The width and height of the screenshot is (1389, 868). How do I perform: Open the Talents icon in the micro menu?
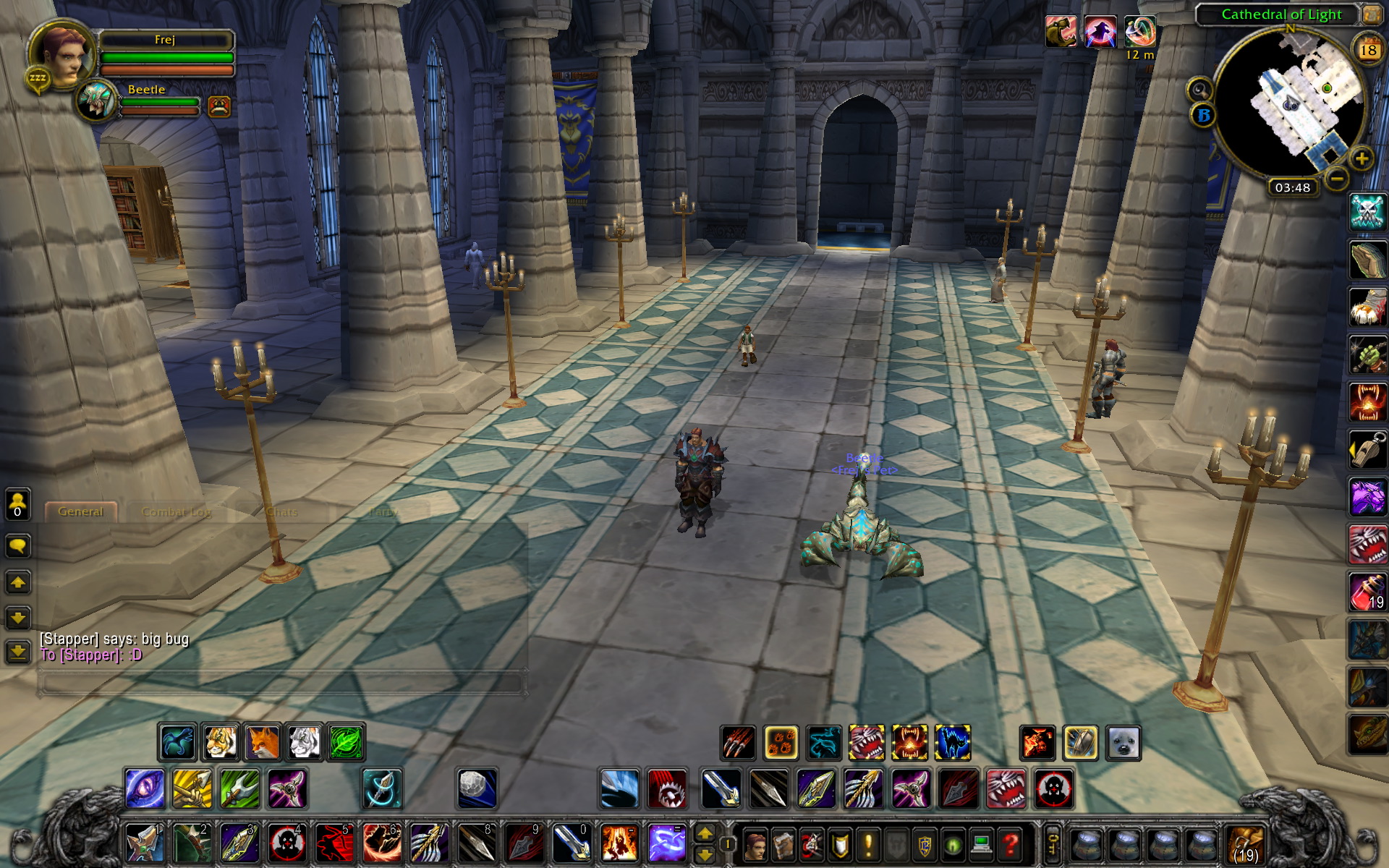point(810,845)
